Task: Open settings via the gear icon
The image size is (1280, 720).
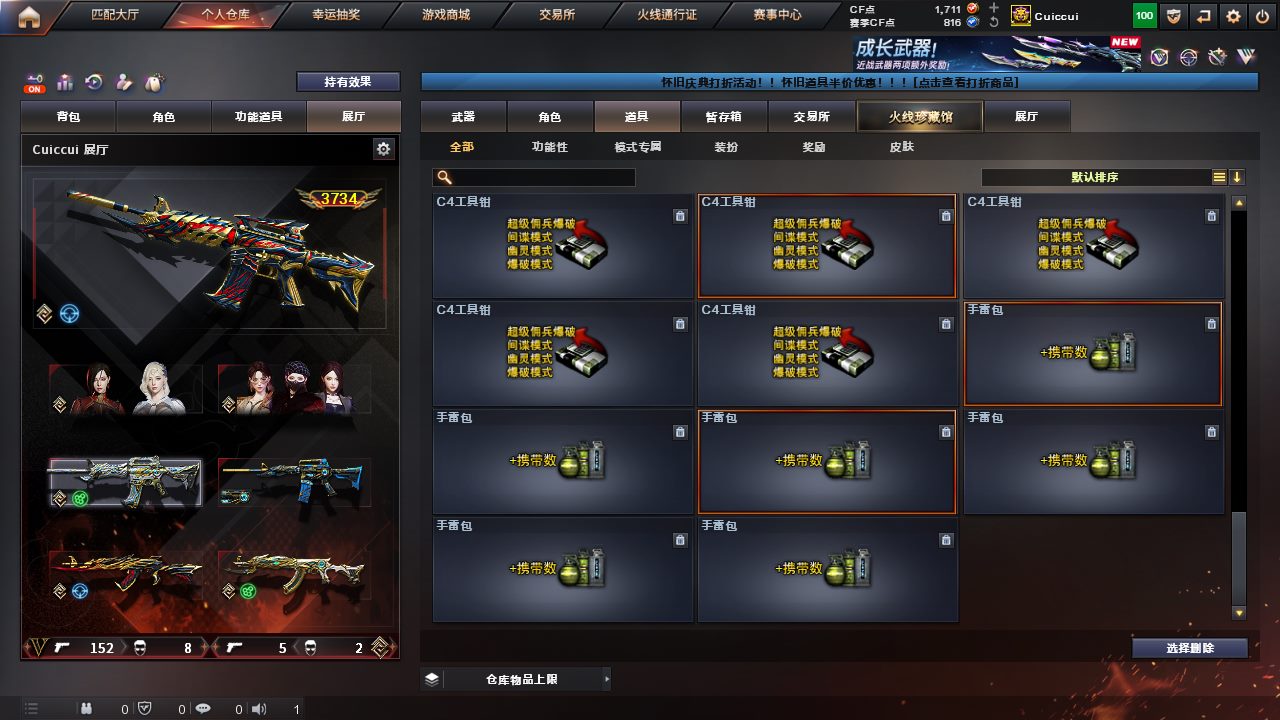Action: point(1234,16)
